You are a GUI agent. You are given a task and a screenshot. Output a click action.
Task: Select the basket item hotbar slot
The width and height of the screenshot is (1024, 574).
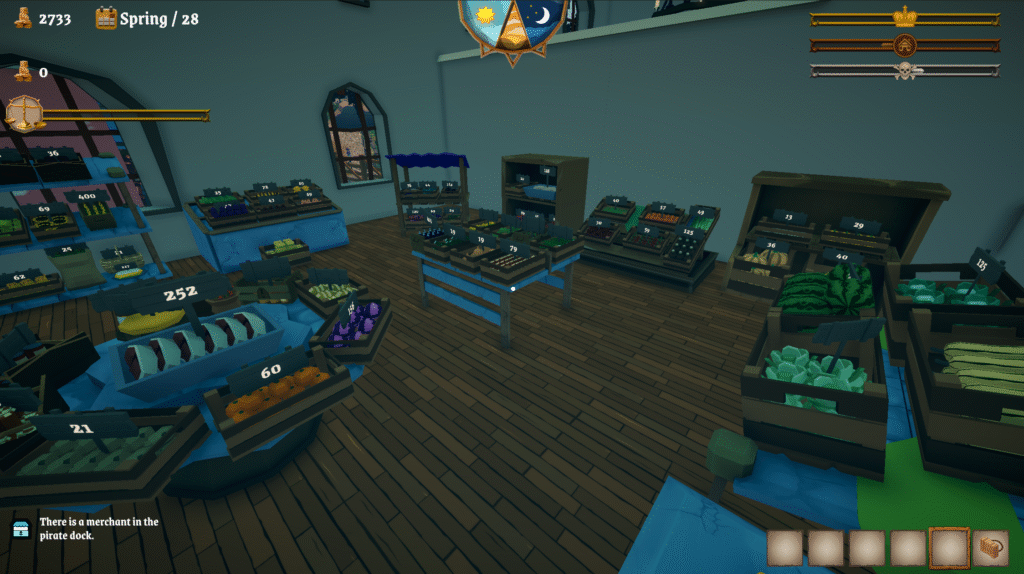point(990,548)
